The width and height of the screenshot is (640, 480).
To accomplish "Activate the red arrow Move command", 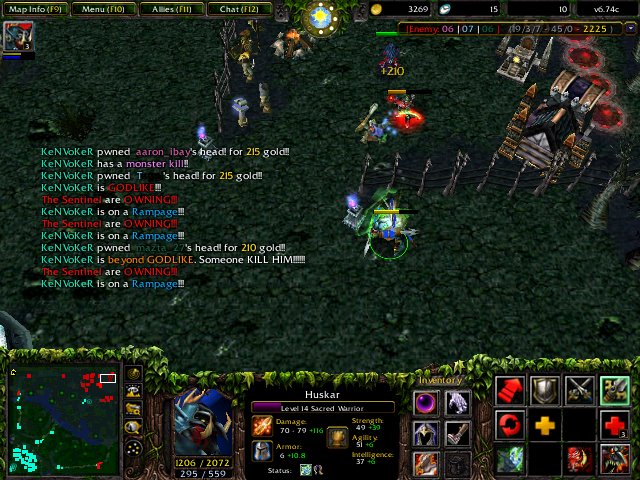I will pyautogui.click(x=511, y=390).
